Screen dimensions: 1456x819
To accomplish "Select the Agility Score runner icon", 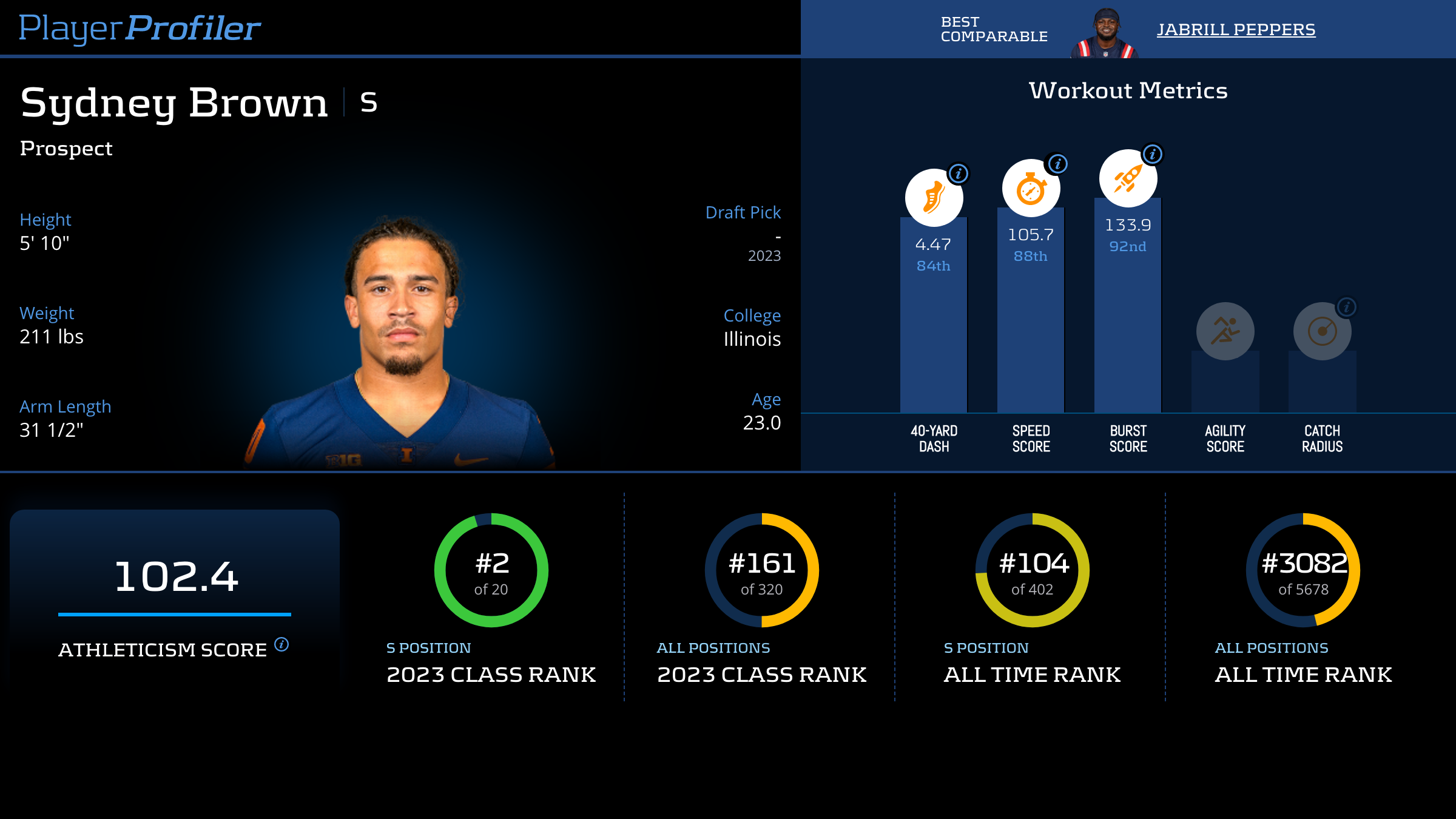I will click(1225, 331).
